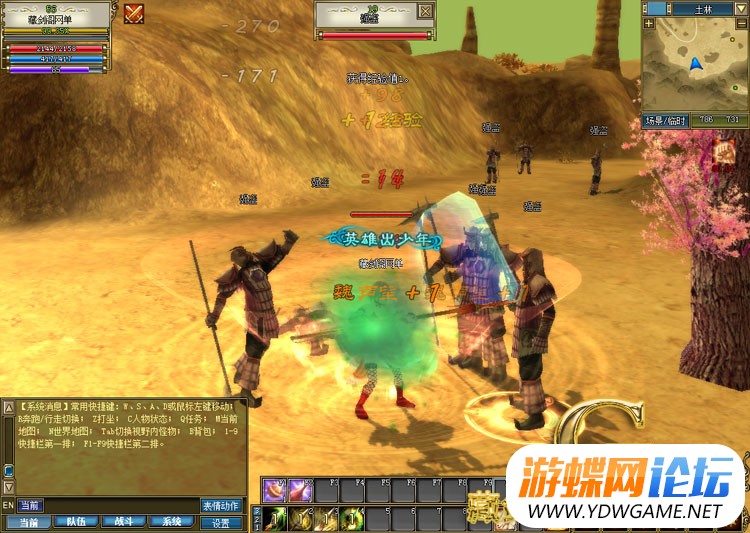Collapse the minimap with the triangle button
Screen dimensions: 750x533
click(741, 9)
